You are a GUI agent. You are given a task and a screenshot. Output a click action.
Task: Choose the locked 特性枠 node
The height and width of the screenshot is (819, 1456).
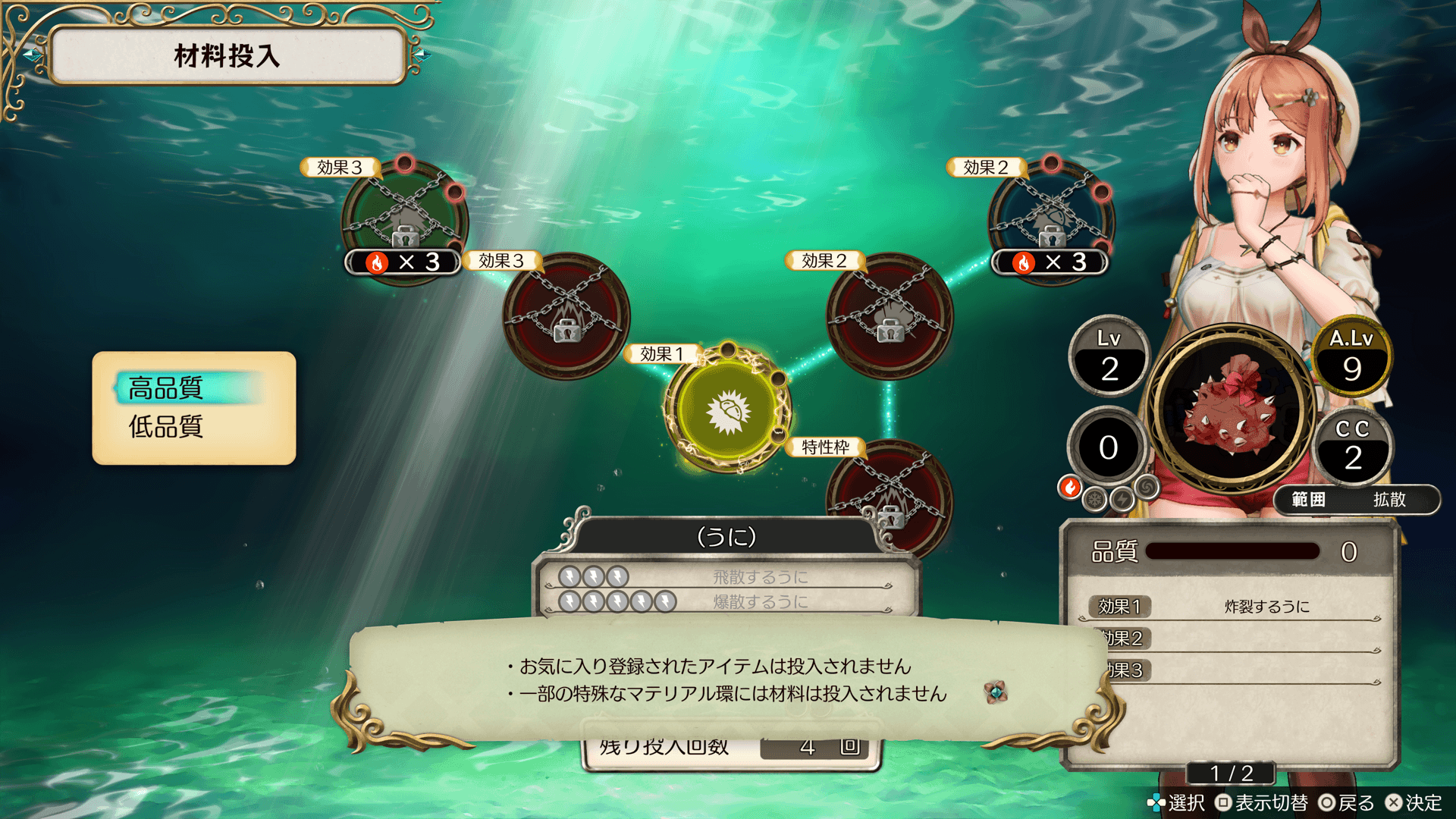click(x=890, y=497)
